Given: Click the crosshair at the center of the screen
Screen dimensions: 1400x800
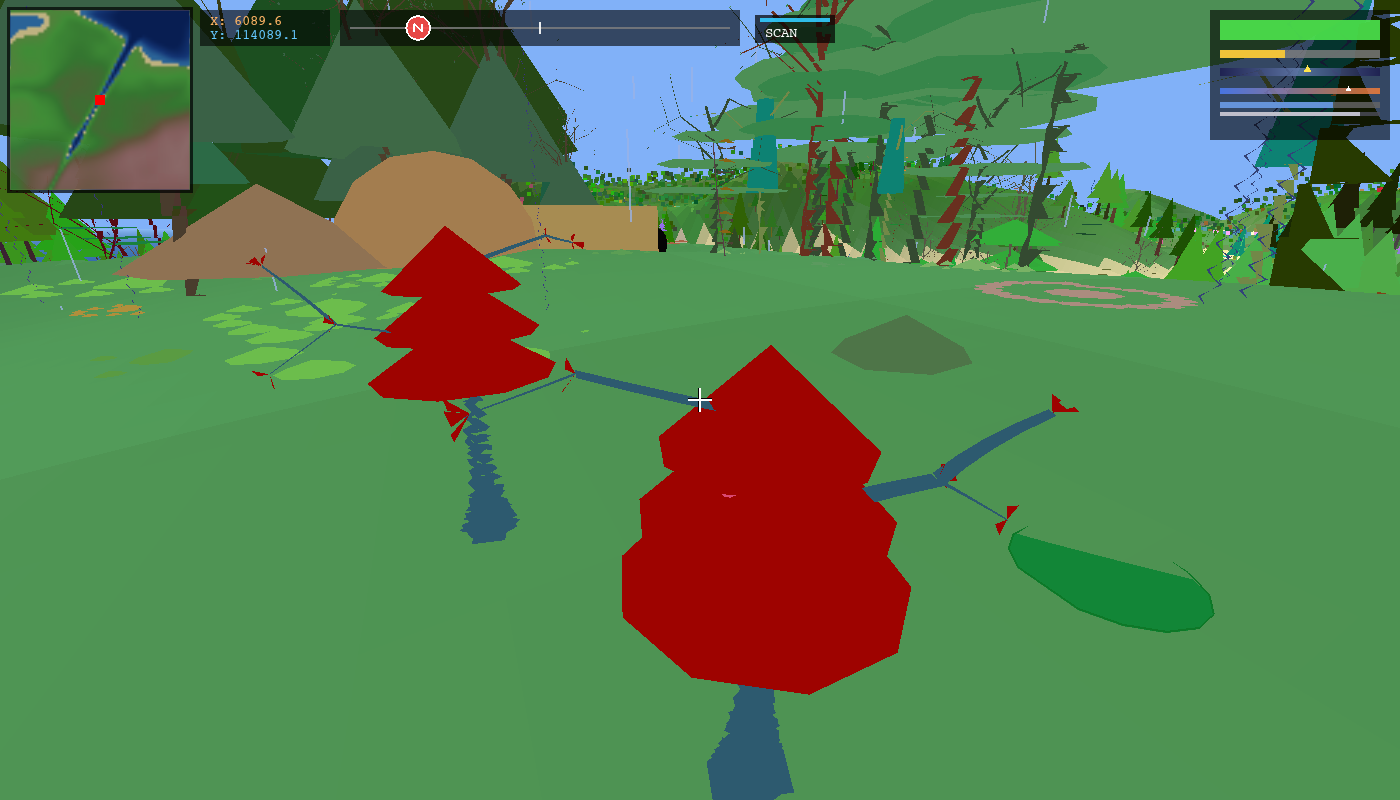Looking at the screenshot, I should click(700, 400).
